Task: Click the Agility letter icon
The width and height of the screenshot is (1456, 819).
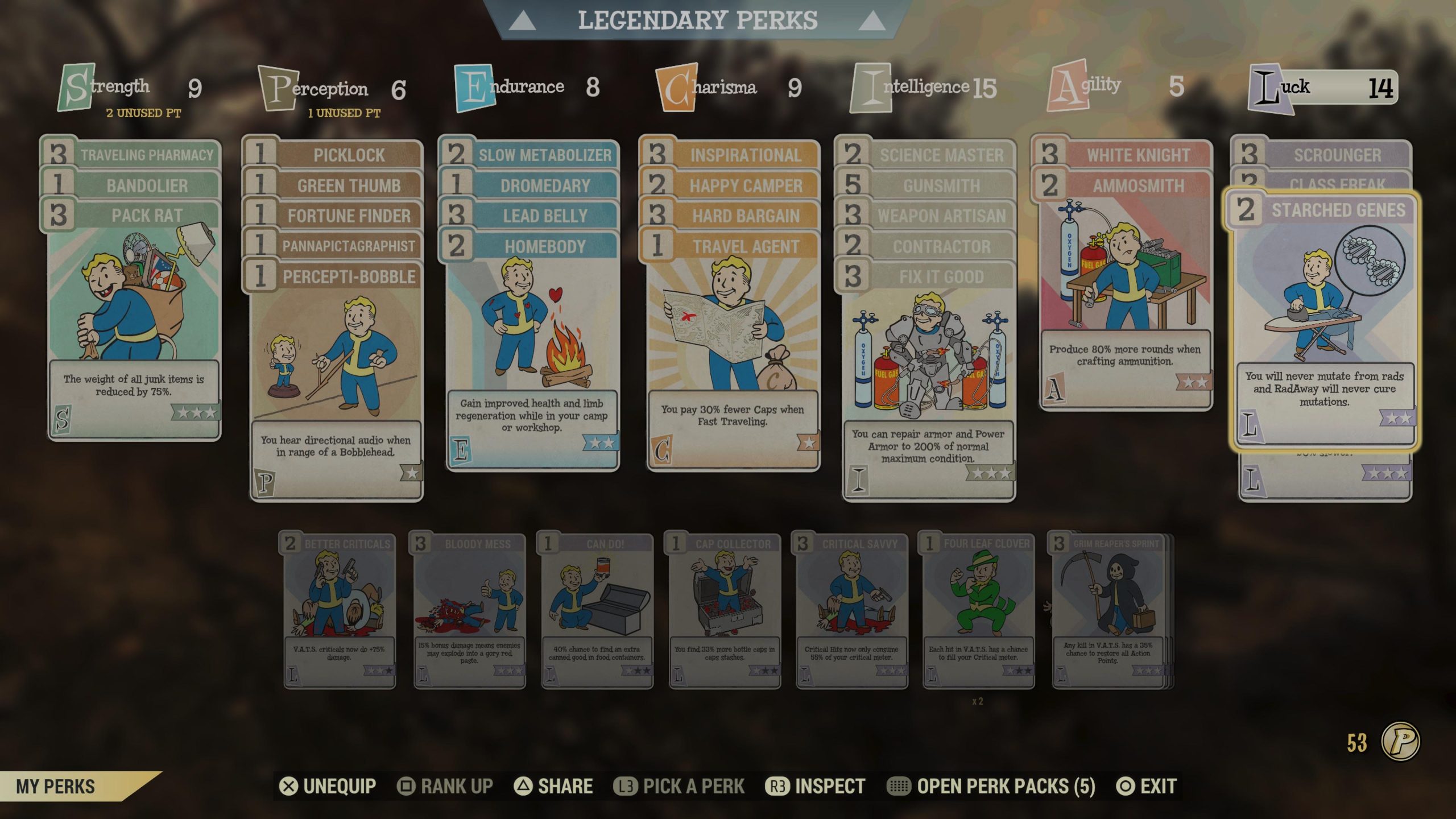Action: pos(1069,86)
